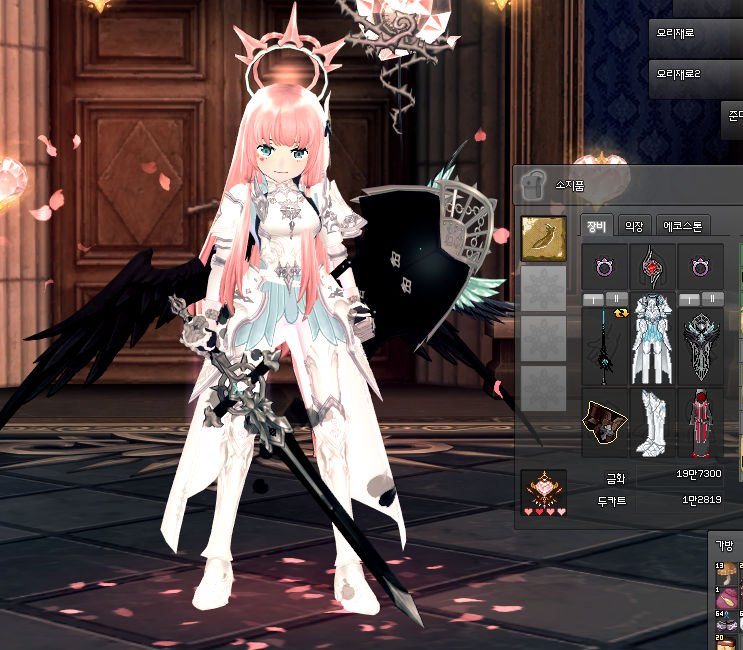Open the 요리재료 bag window
The height and width of the screenshot is (650, 743).
tap(695, 33)
